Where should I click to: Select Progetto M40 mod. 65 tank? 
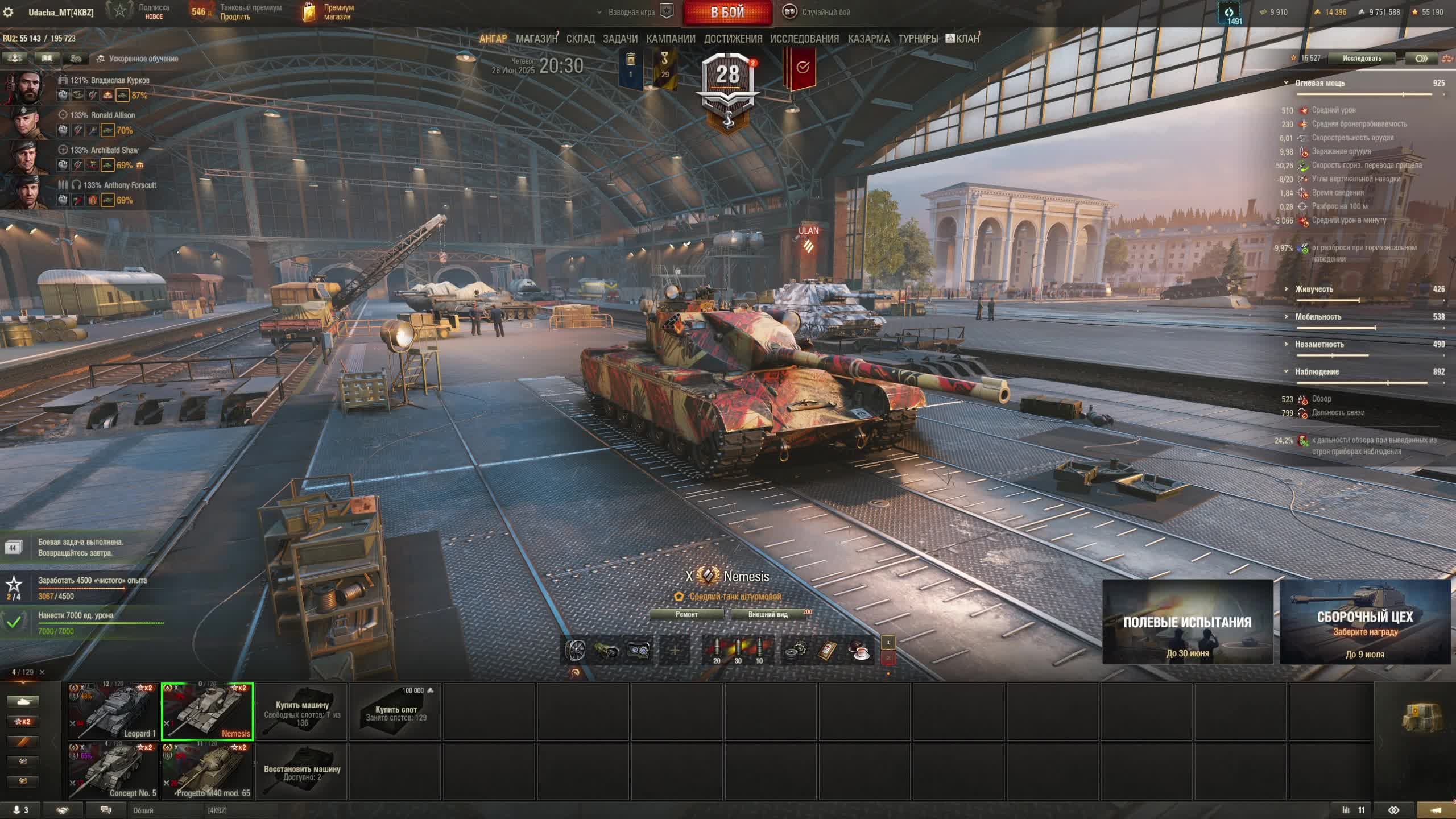208,771
